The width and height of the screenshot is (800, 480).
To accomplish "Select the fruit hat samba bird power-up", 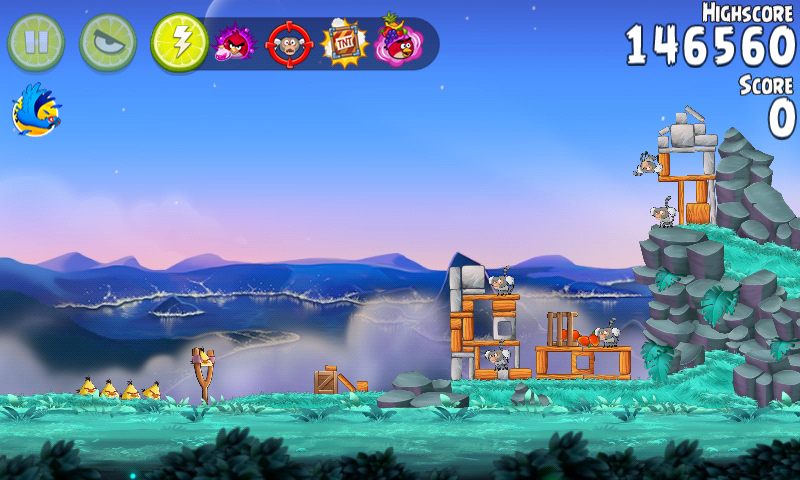I will [398, 42].
